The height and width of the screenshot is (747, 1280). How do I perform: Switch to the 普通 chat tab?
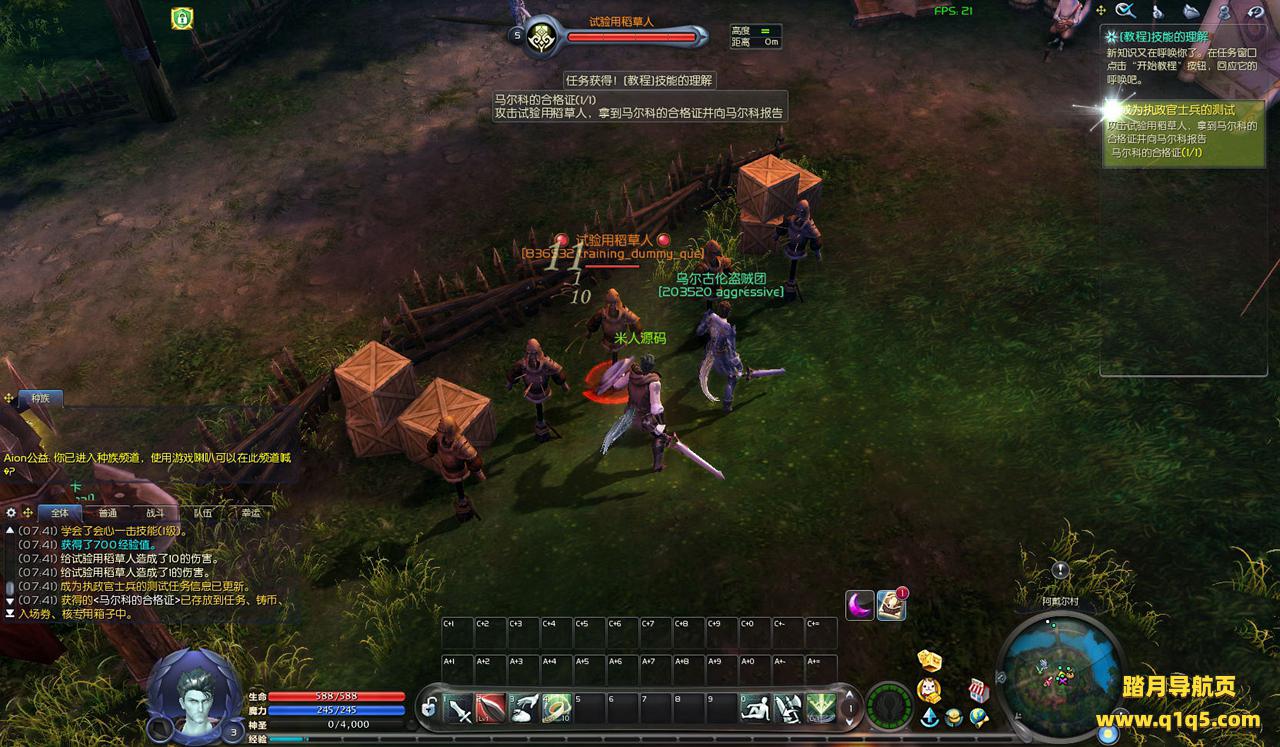107,513
